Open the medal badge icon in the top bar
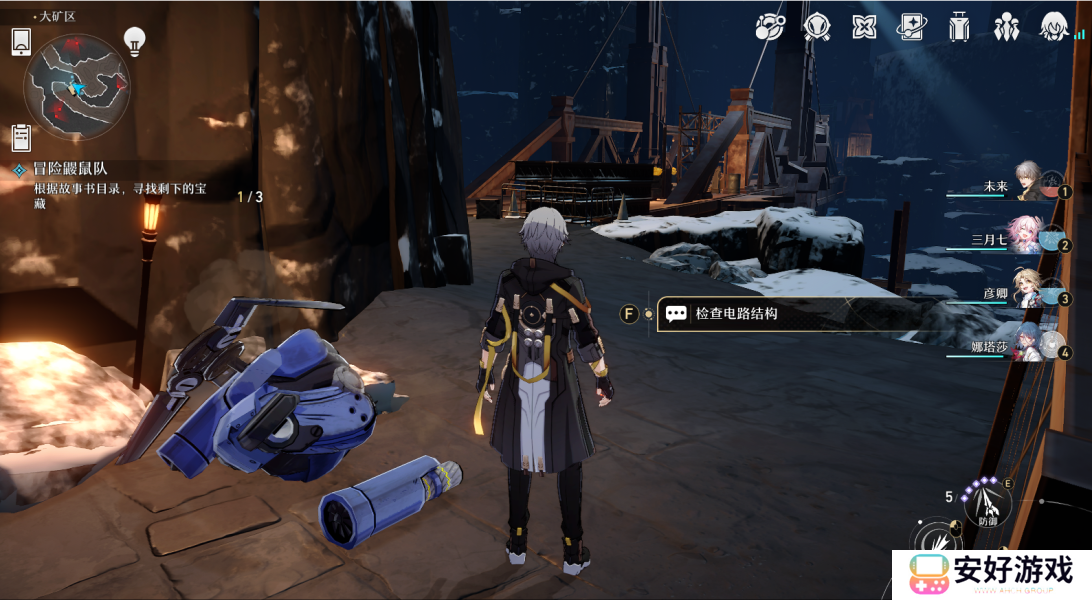1092x600 pixels. coord(816,27)
